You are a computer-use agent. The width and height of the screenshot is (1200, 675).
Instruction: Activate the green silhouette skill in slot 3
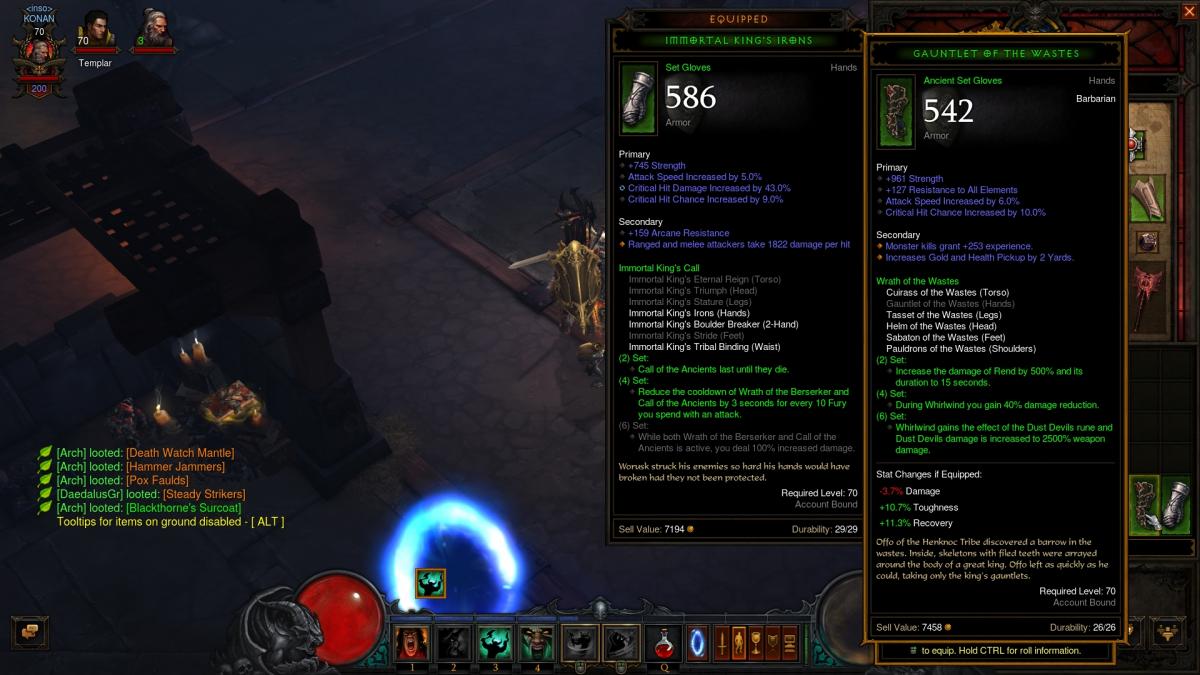495,642
